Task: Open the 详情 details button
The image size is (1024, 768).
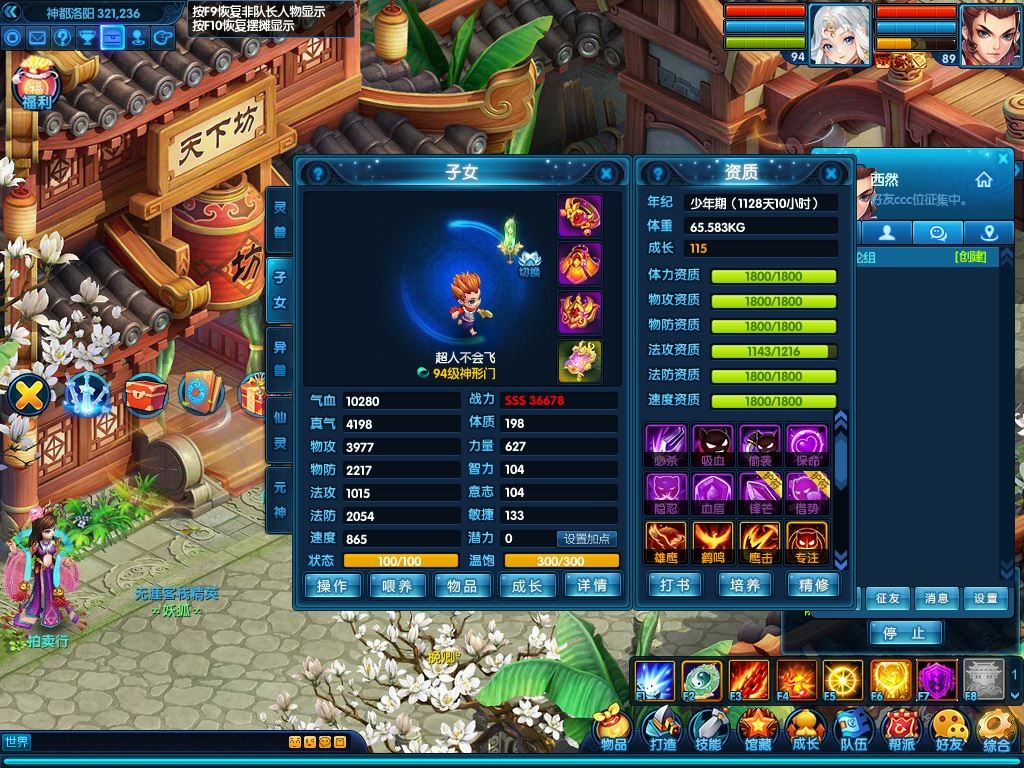Action: point(592,586)
